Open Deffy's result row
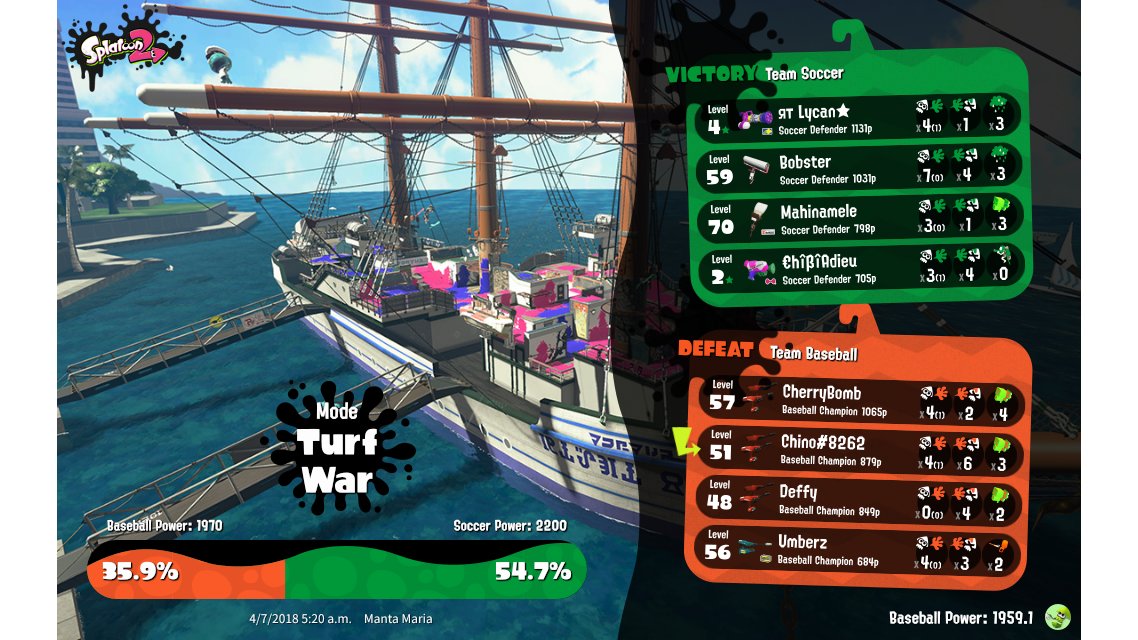 (860, 499)
